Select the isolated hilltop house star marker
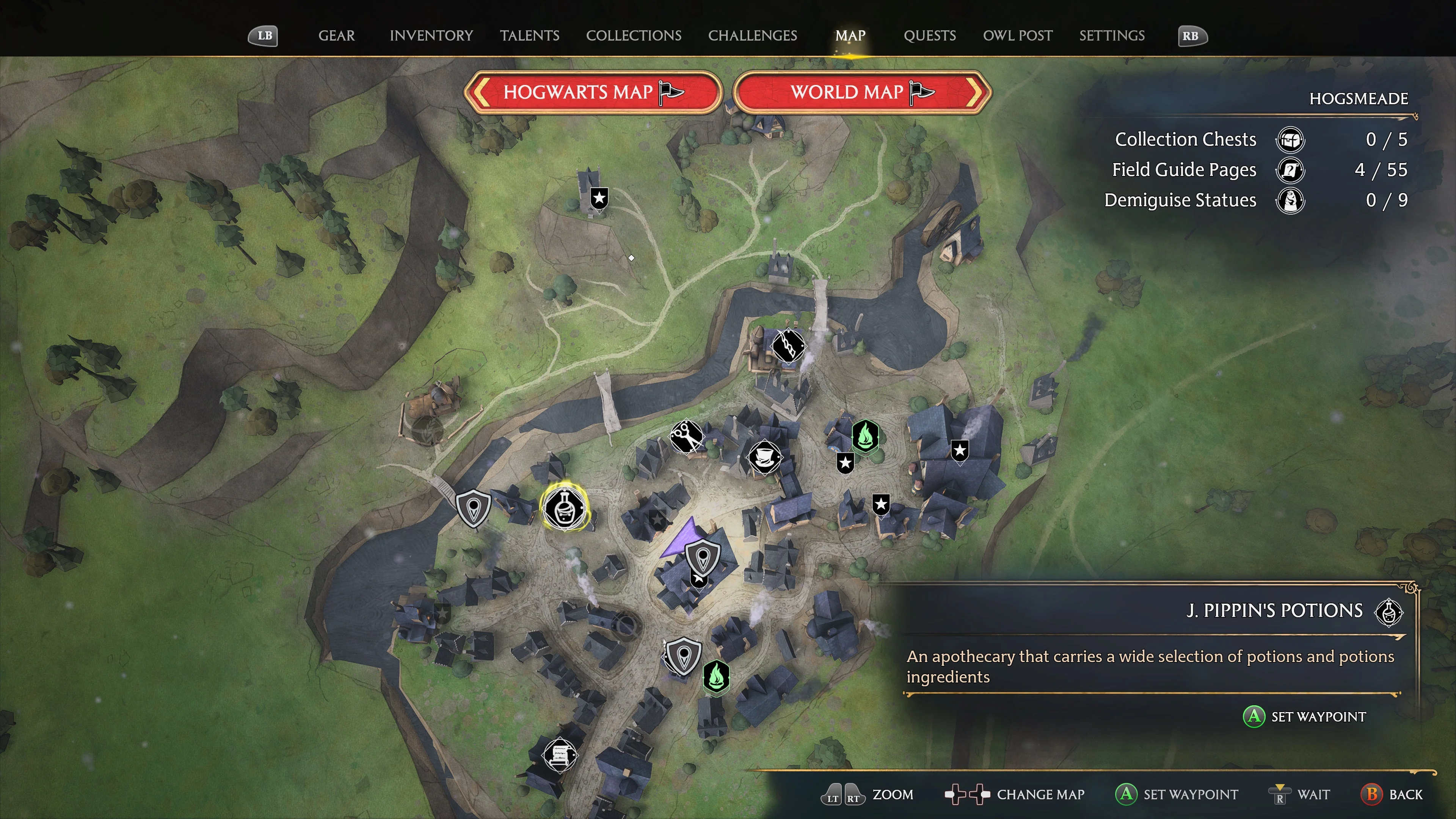Image resolution: width=1456 pixels, height=819 pixels. (599, 198)
